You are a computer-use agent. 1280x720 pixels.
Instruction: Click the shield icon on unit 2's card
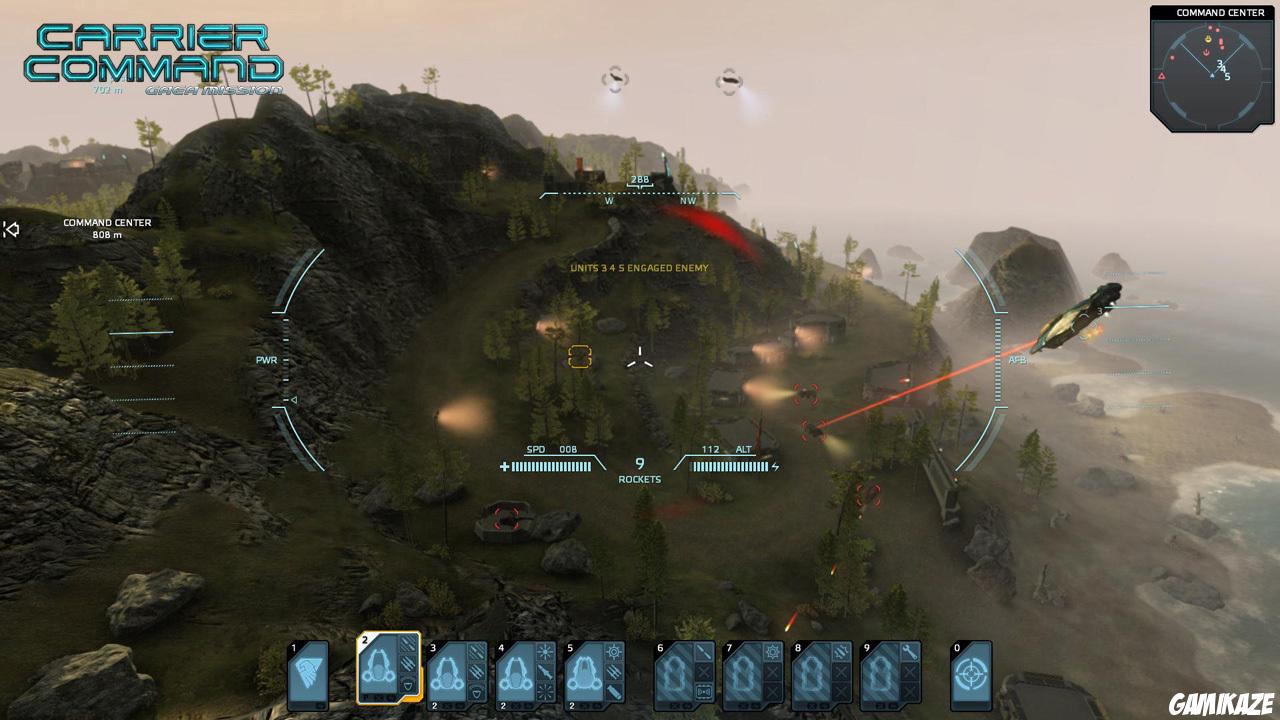coord(408,686)
